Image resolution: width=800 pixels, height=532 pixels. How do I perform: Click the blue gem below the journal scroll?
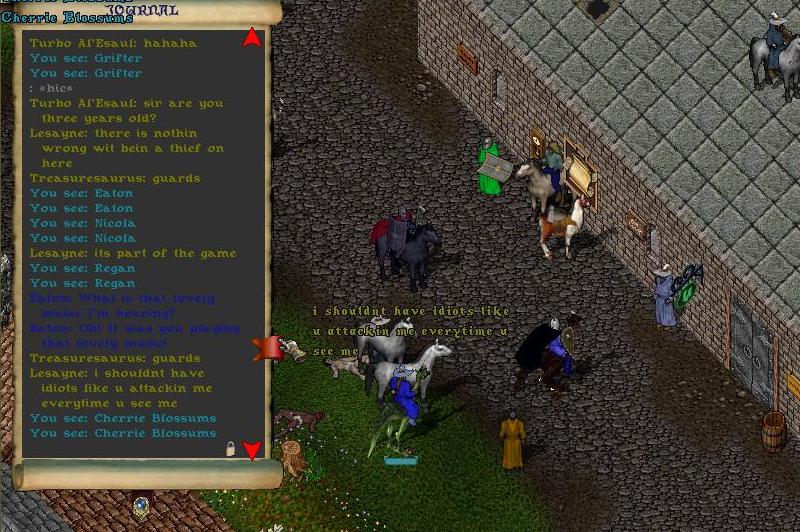tap(141, 505)
